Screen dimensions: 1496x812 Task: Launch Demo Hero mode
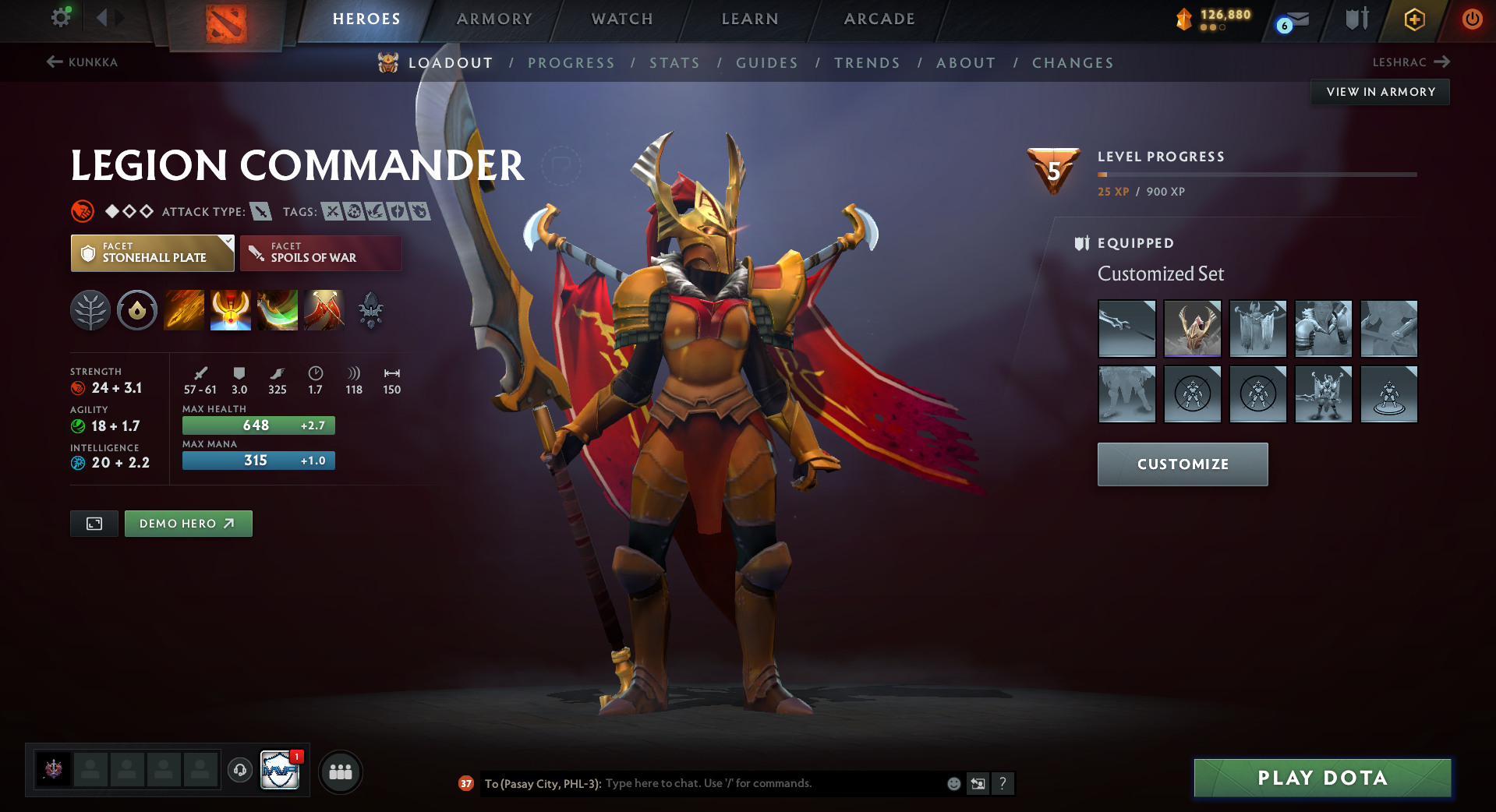[188, 524]
